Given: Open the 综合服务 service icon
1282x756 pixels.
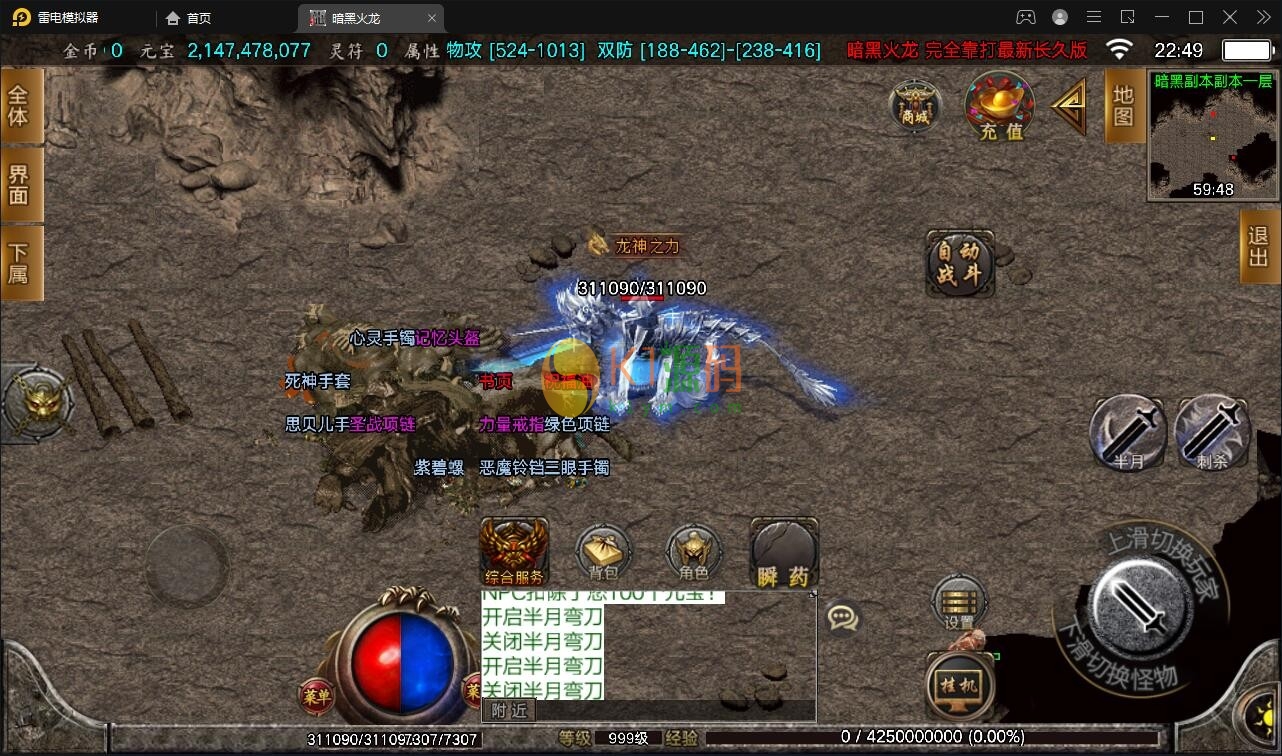Looking at the screenshot, I should point(514,550).
